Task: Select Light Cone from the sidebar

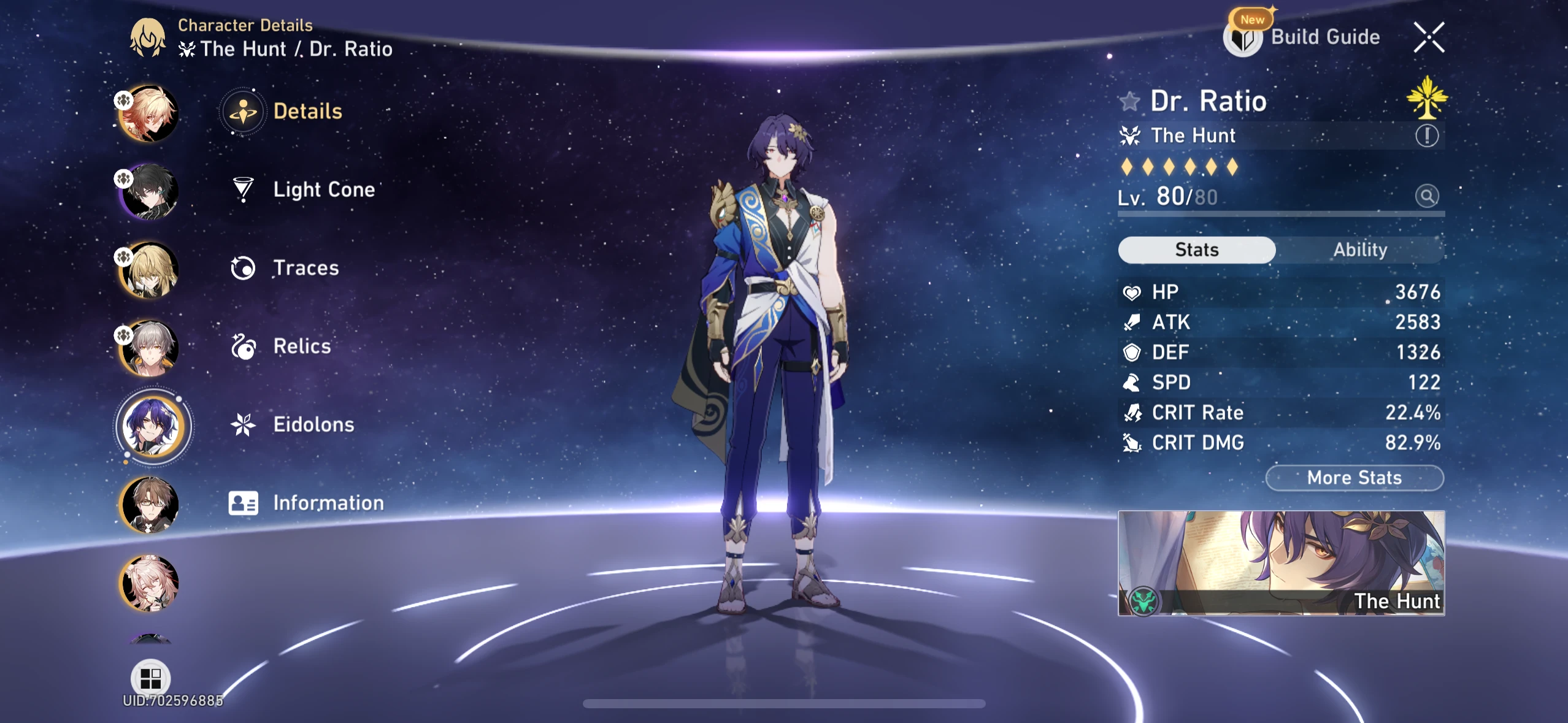Action: (323, 189)
